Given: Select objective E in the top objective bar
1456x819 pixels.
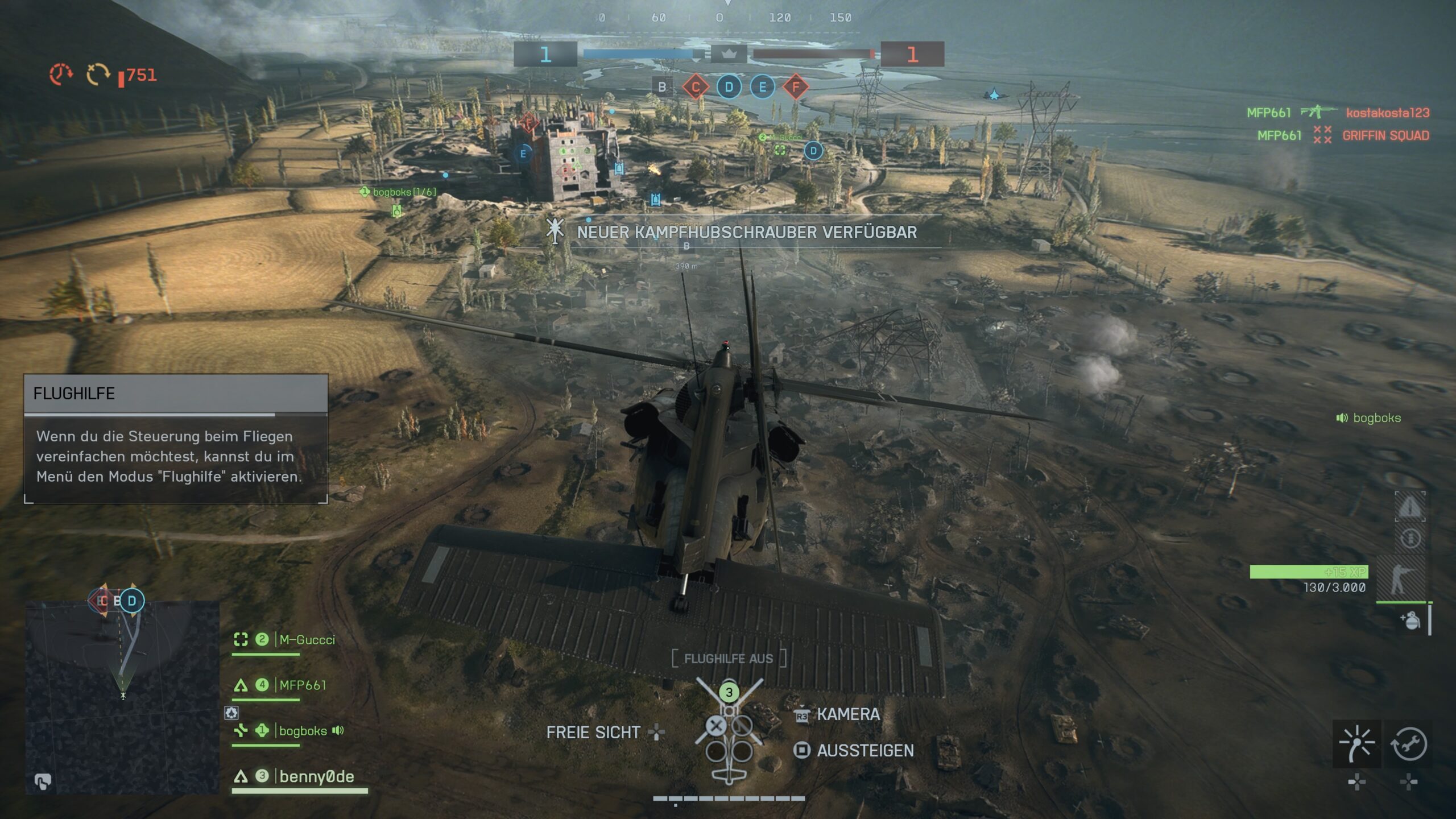Looking at the screenshot, I should click(762, 88).
